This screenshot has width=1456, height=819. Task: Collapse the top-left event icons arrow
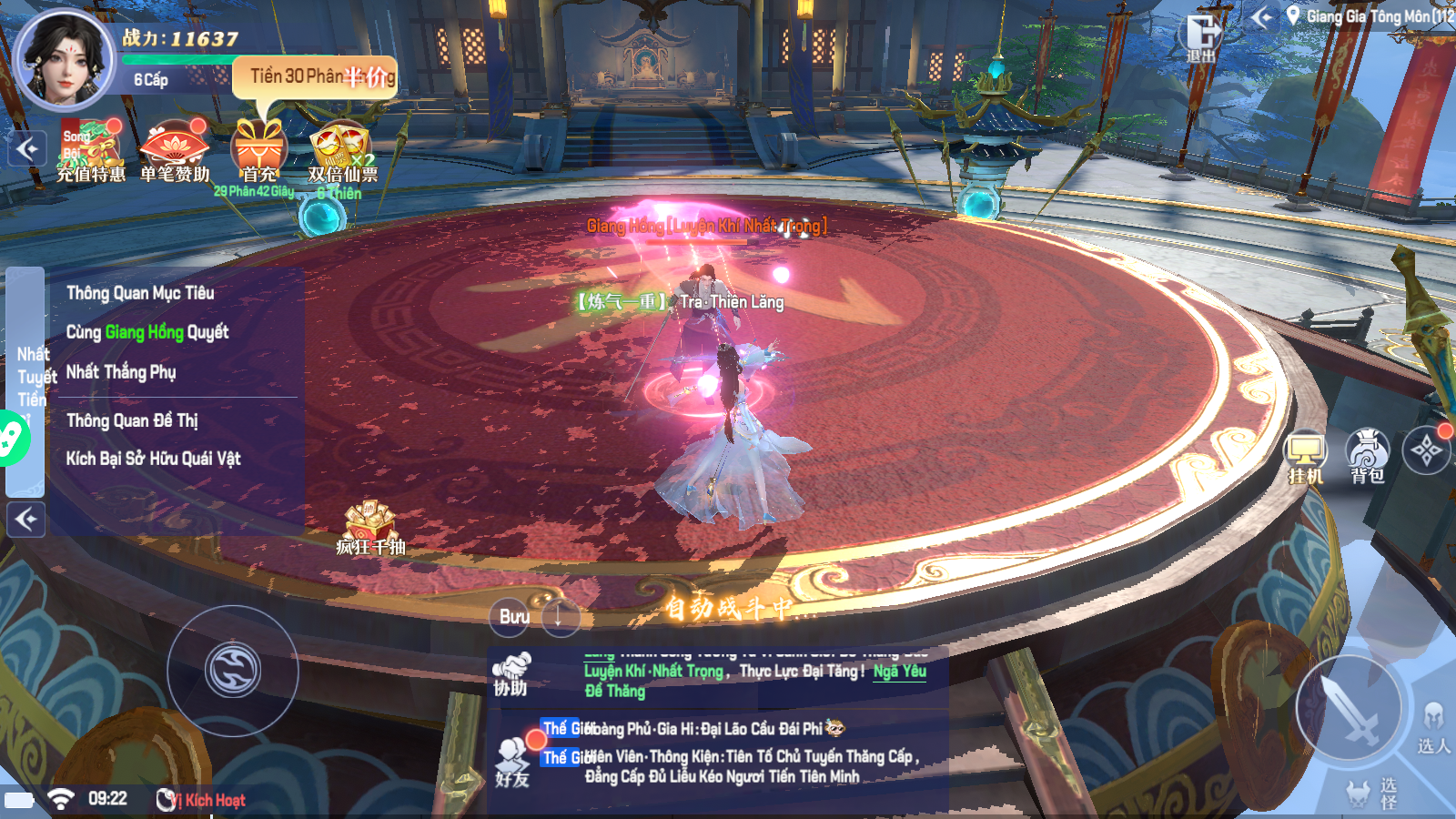[27, 148]
